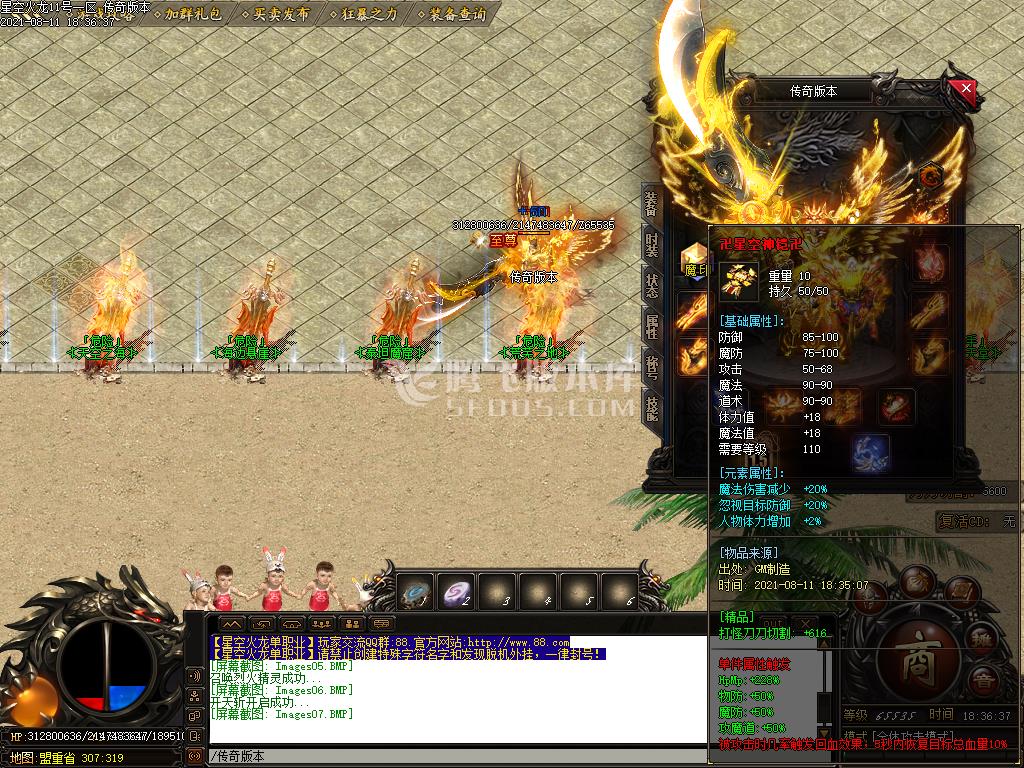
Task: Open the skill book round button
Action: [x=960, y=592]
